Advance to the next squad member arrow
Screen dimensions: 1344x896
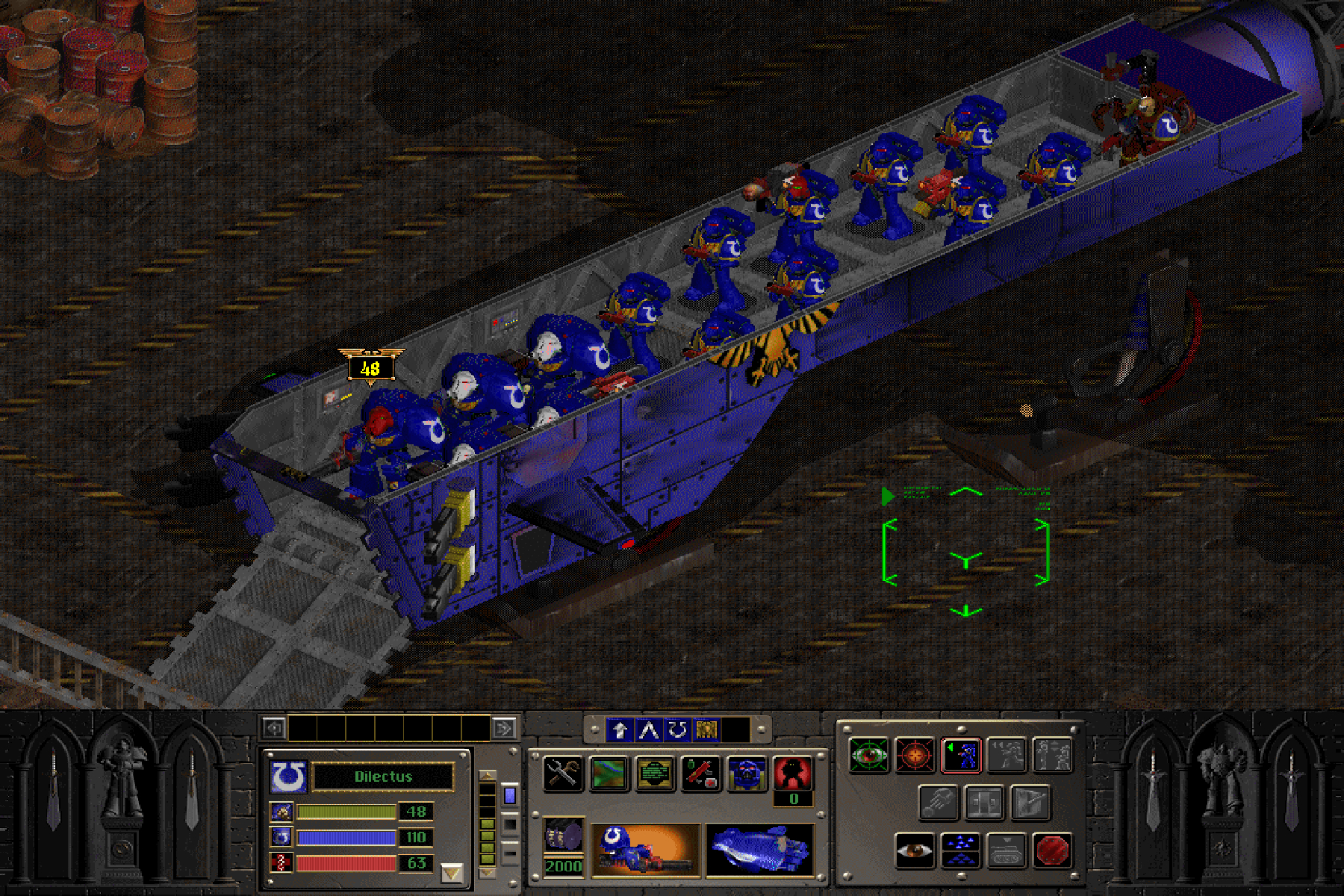(x=502, y=728)
